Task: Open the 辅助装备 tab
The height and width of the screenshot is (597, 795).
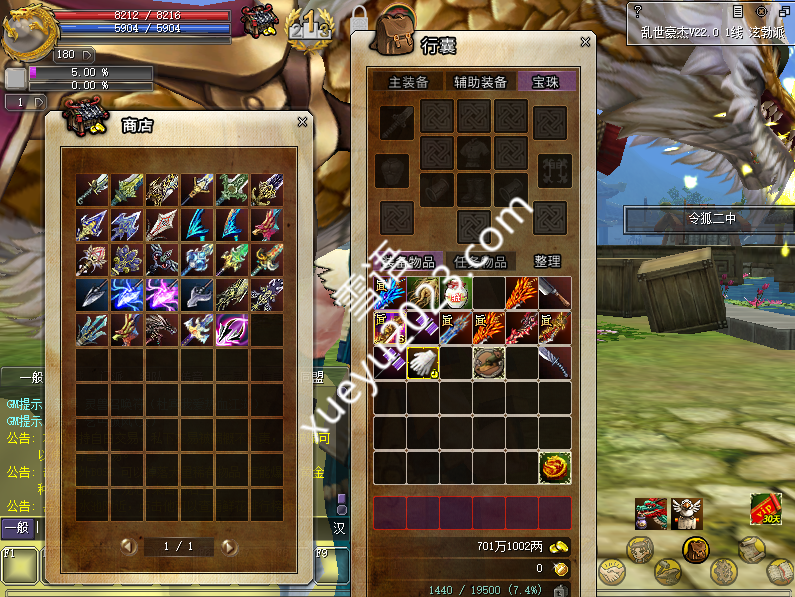Action: click(x=480, y=82)
